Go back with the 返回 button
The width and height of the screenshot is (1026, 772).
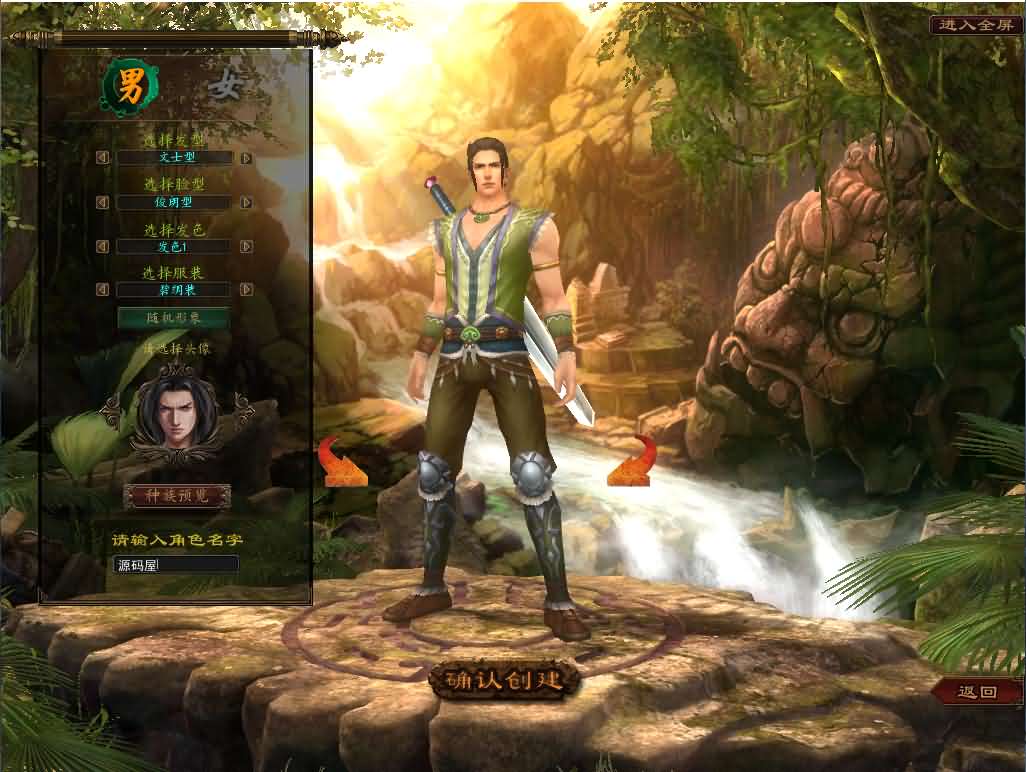click(976, 692)
